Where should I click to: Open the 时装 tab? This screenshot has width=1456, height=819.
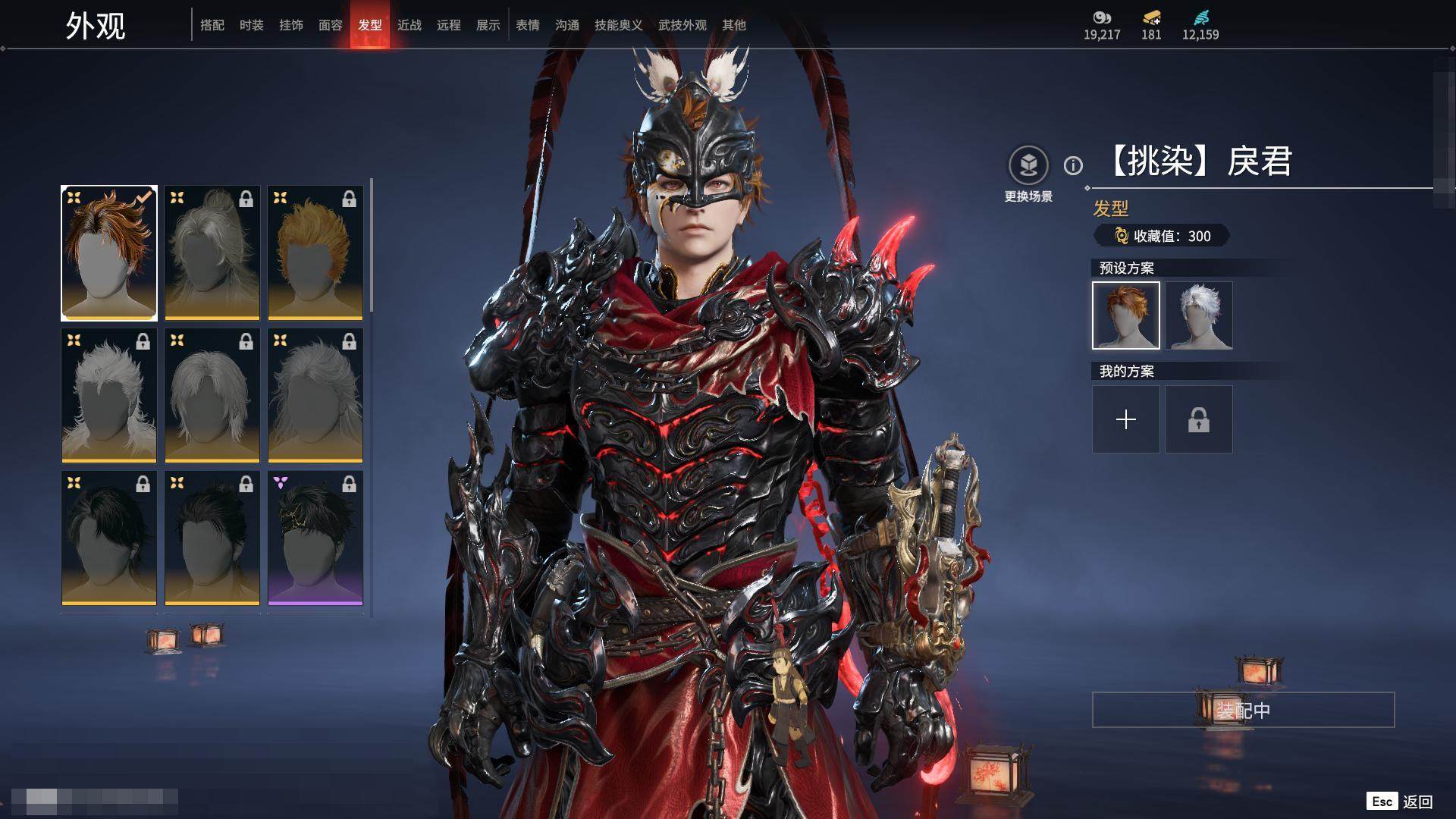[x=251, y=25]
